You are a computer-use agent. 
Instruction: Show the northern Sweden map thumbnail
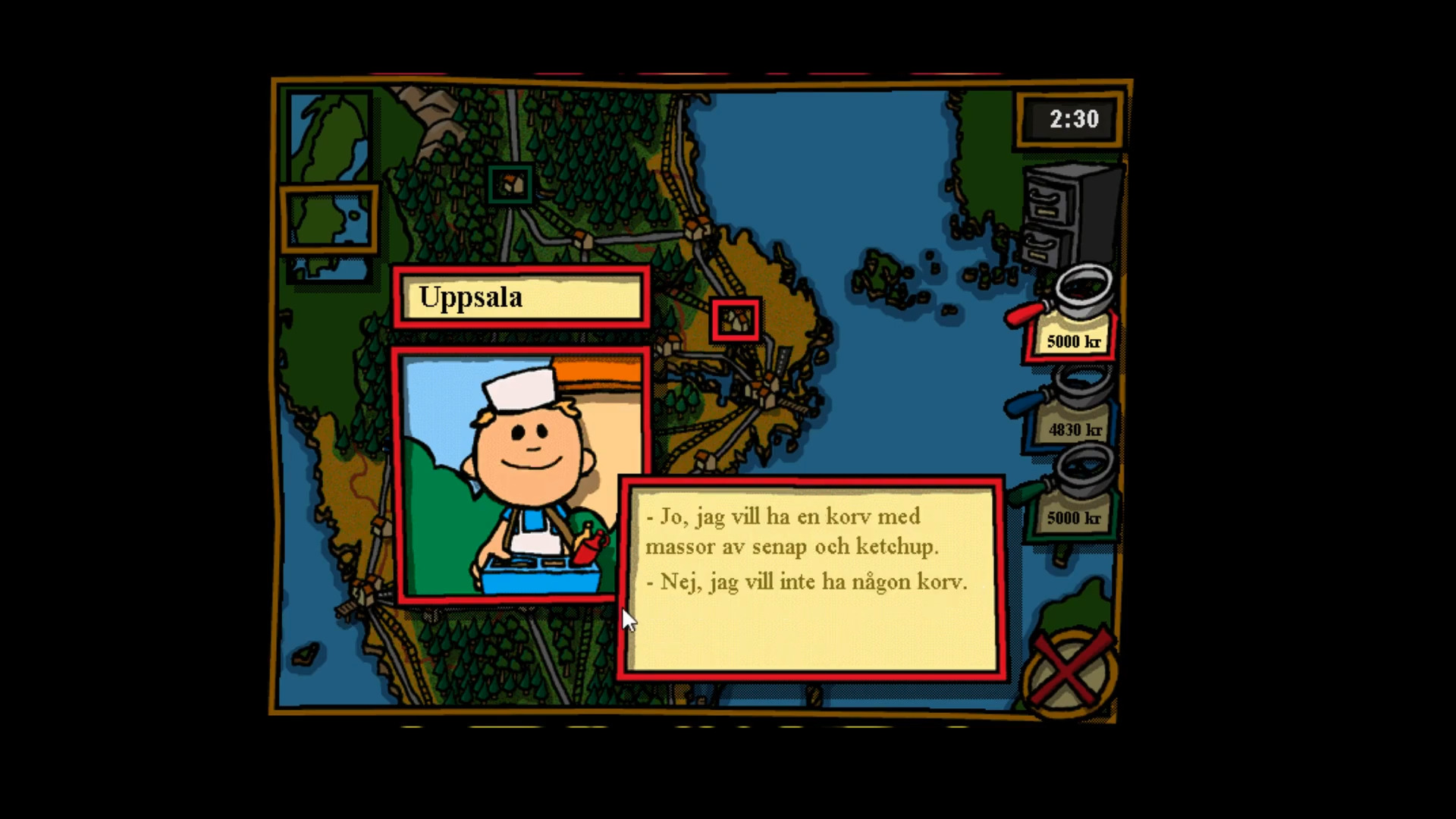330,137
